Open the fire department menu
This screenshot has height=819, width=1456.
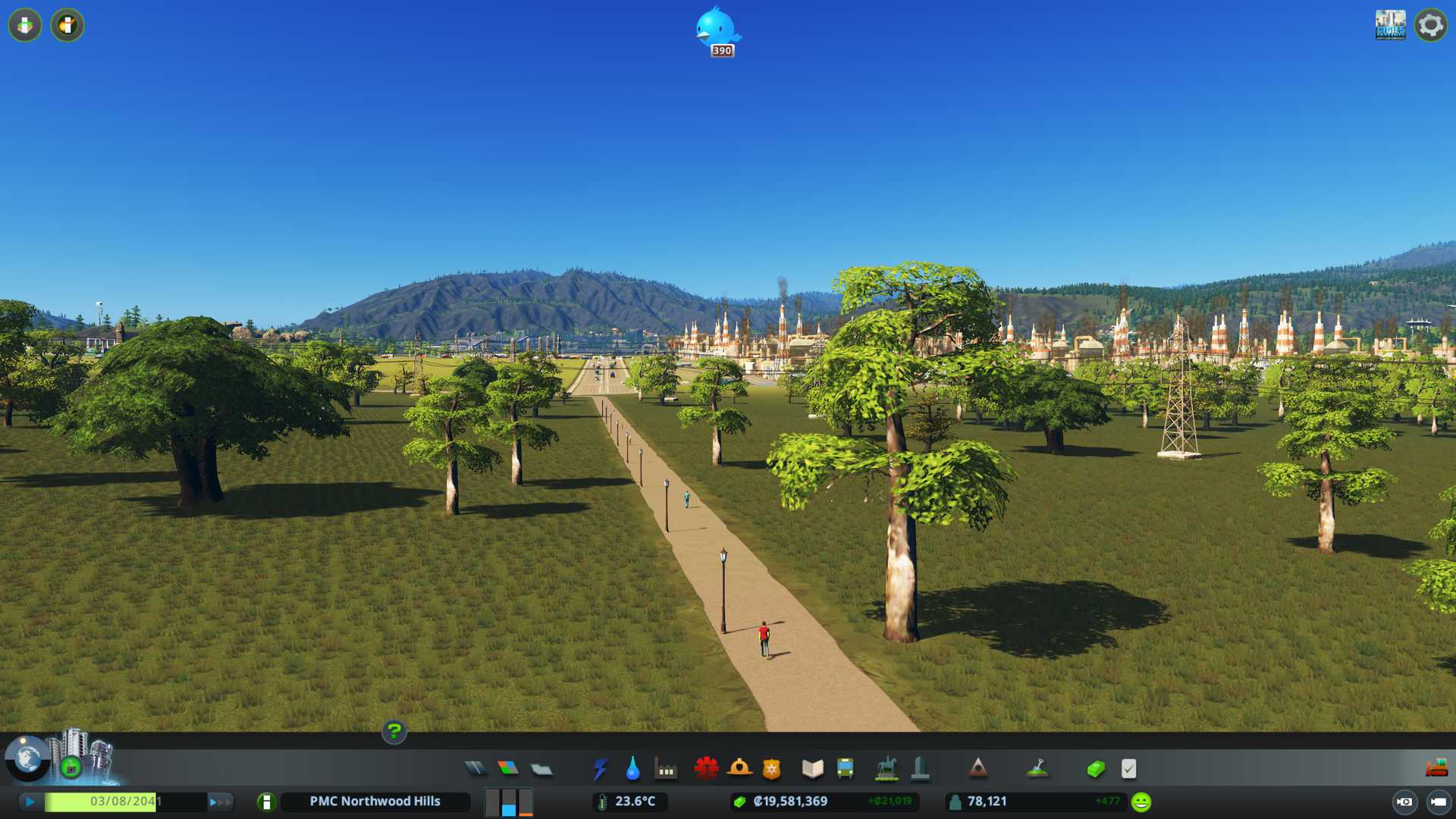tap(739, 769)
